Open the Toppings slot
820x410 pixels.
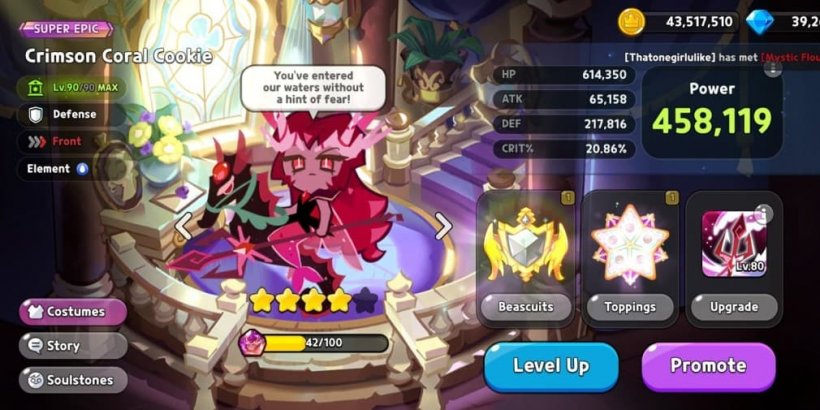630,257
